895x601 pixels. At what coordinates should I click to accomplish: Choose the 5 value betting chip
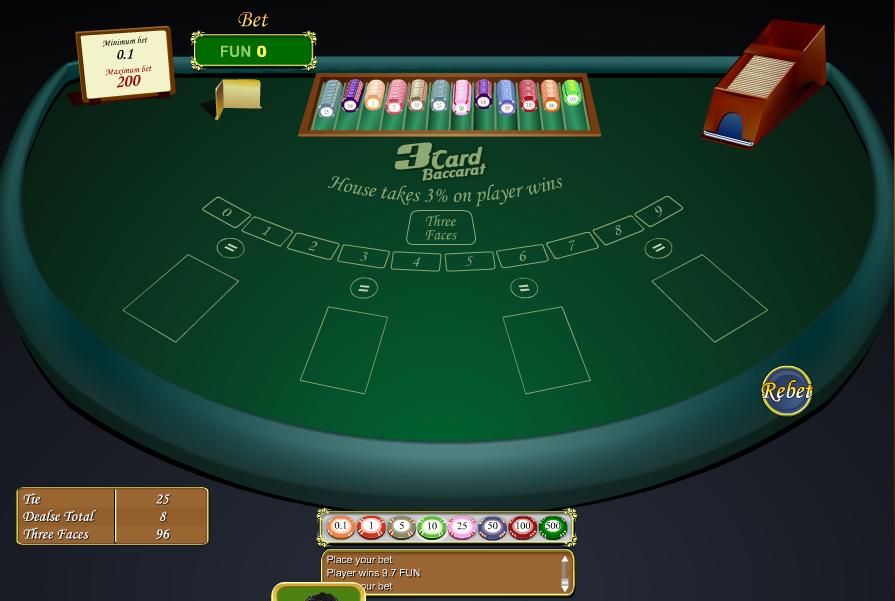point(401,526)
